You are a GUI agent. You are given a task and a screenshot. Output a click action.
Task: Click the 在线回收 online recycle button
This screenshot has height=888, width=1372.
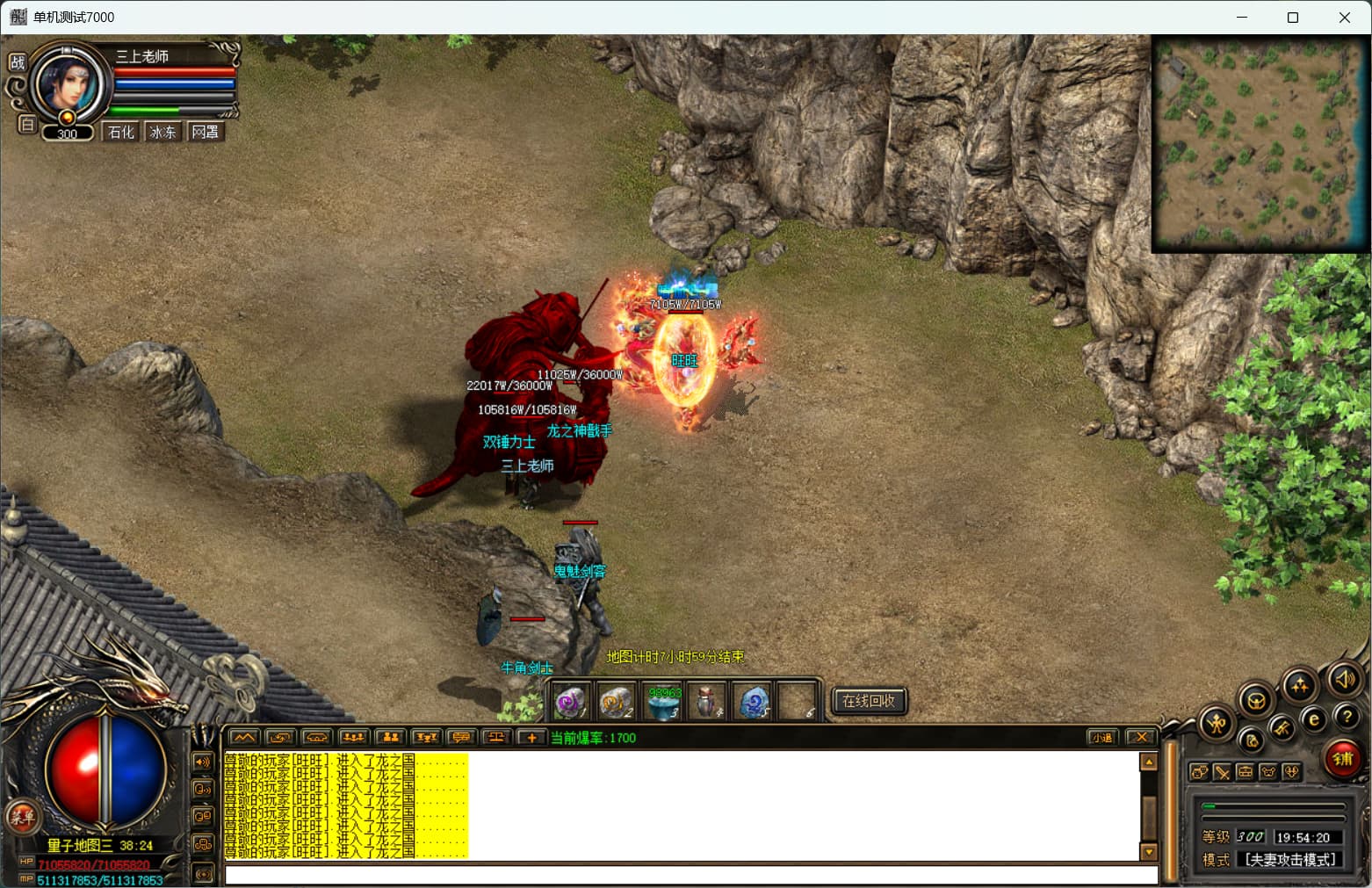tap(868, 701)
